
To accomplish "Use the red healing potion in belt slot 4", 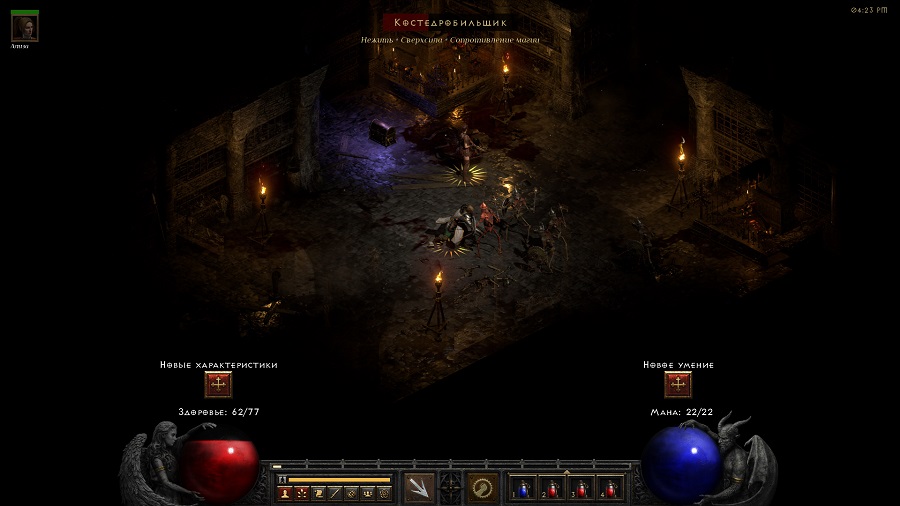I will pyautogui.click(x=610, y=488).
